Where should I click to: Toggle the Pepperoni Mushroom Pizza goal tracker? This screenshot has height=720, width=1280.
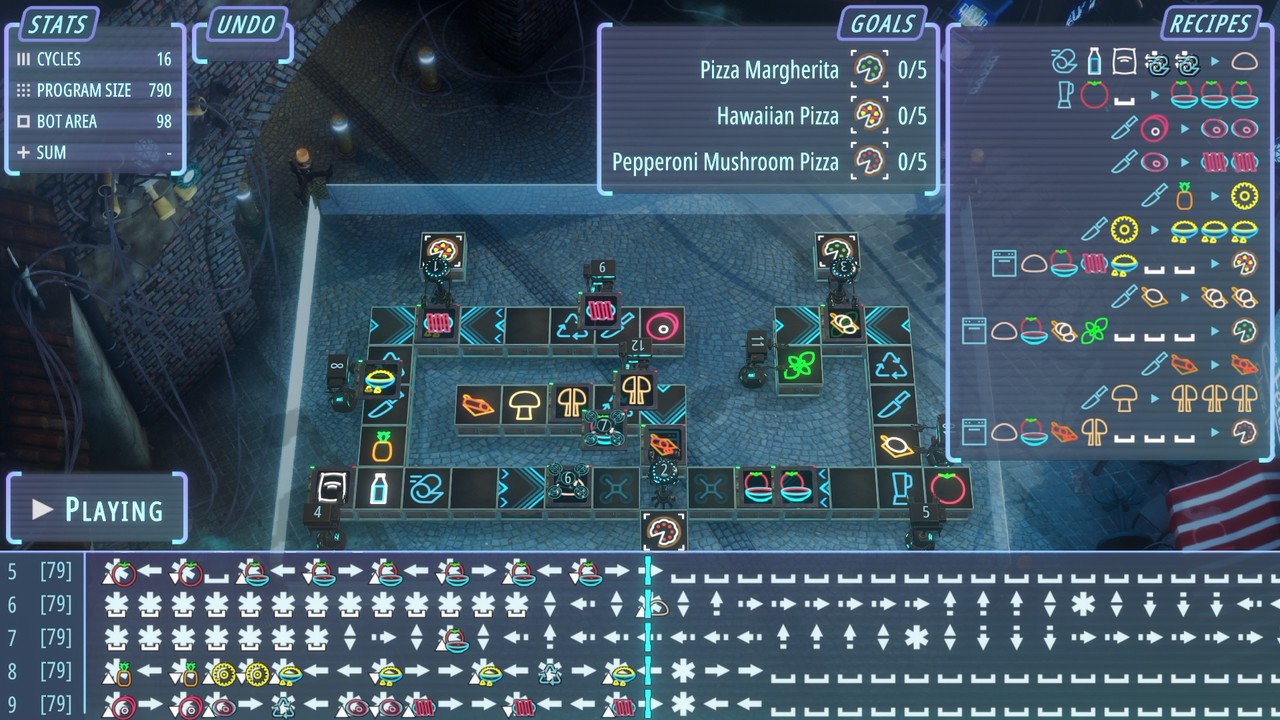coord(867,161)
